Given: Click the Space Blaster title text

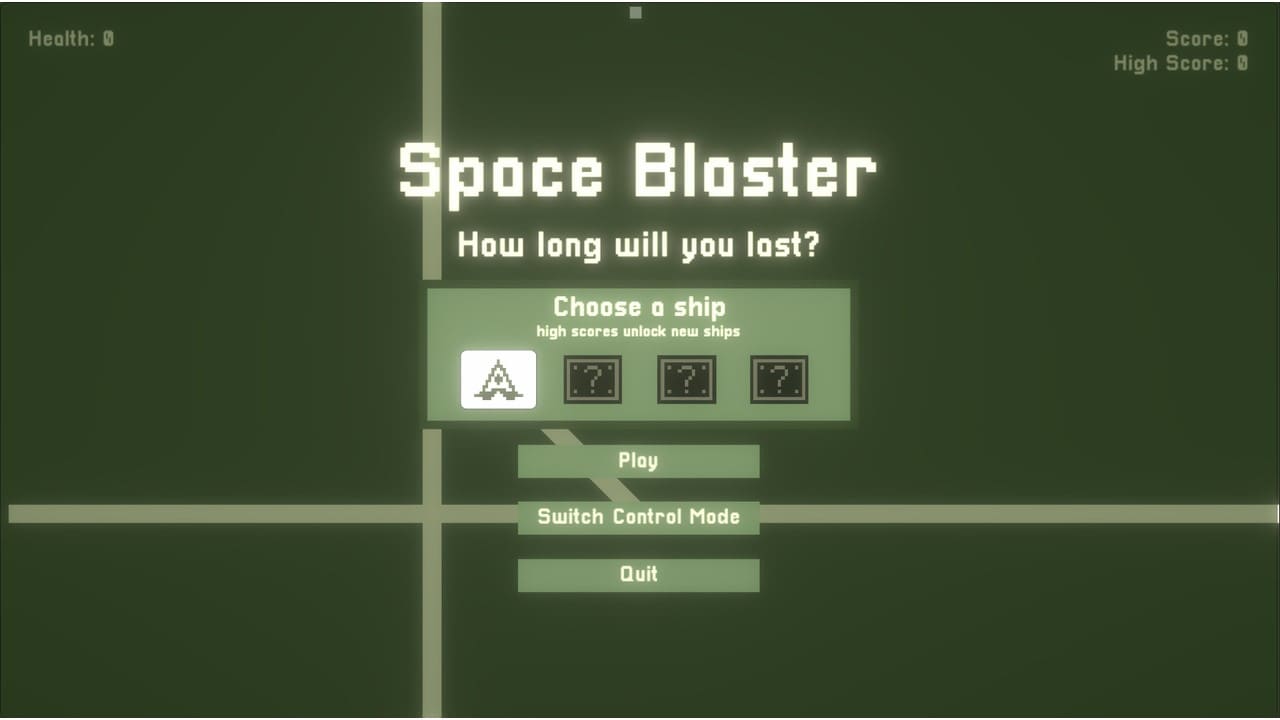Looking at the screenshot, I should [x=638, y=171].
